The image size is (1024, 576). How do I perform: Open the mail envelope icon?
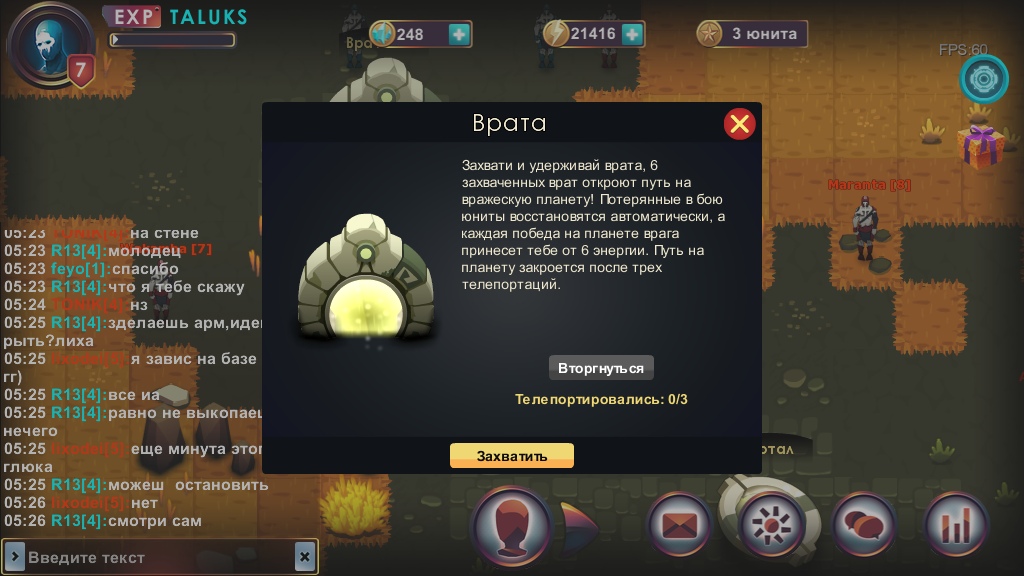679,524
